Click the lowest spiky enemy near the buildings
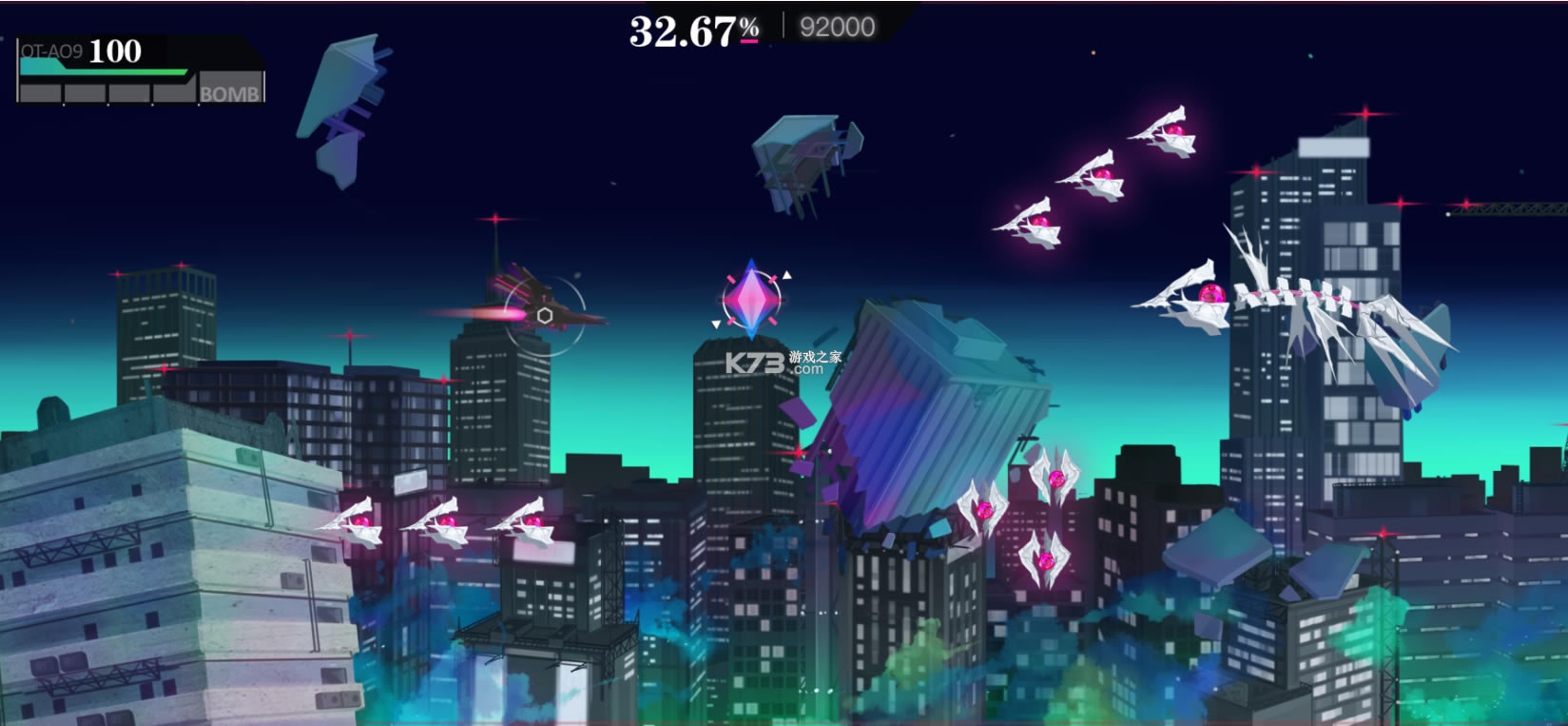The width and height of the screenshot is (1568, 726). [1046, 561]
